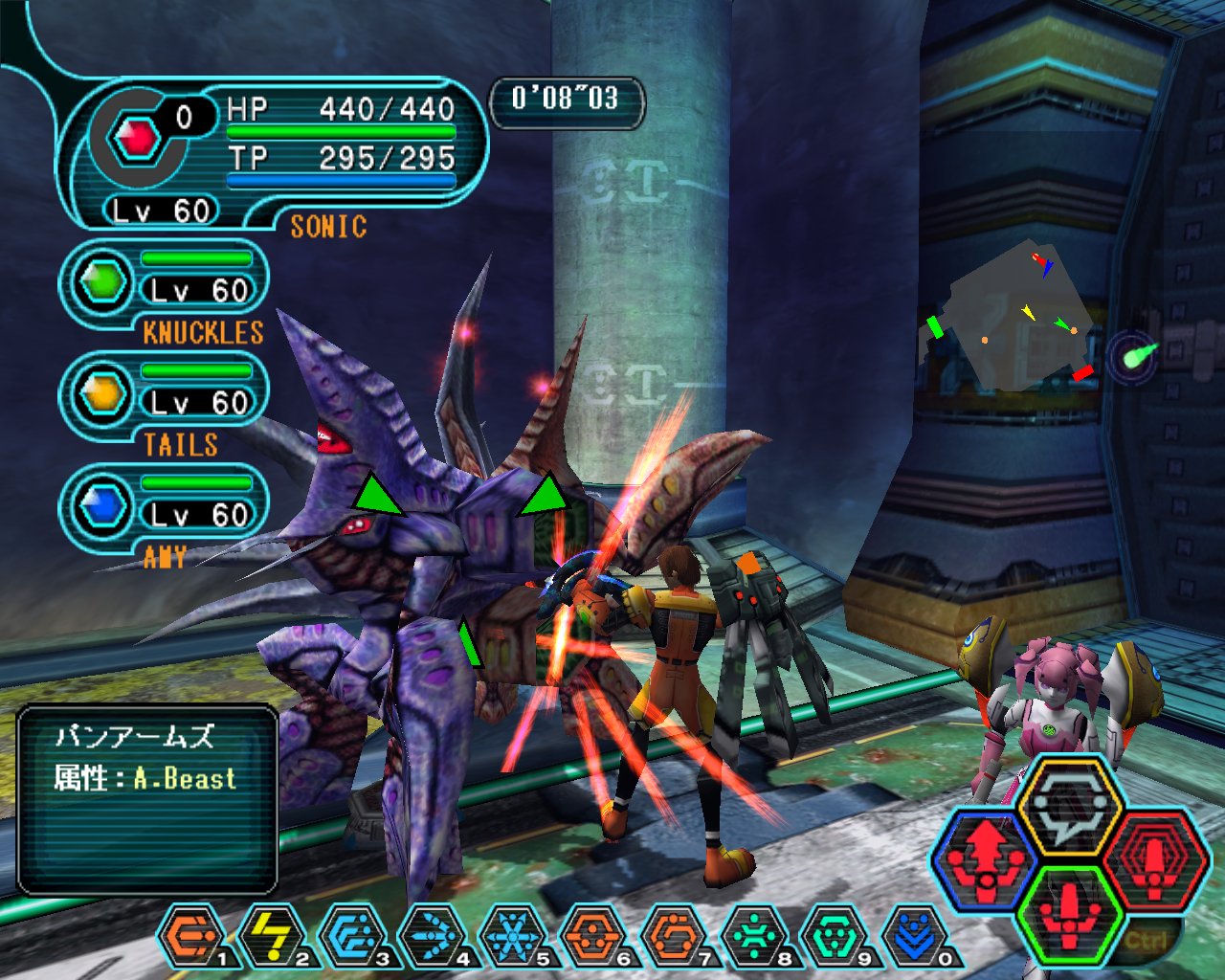Screen dimensions: 1225x980
Task: Select the orange technique in hotbar slot 6
Action: point(592,935)
